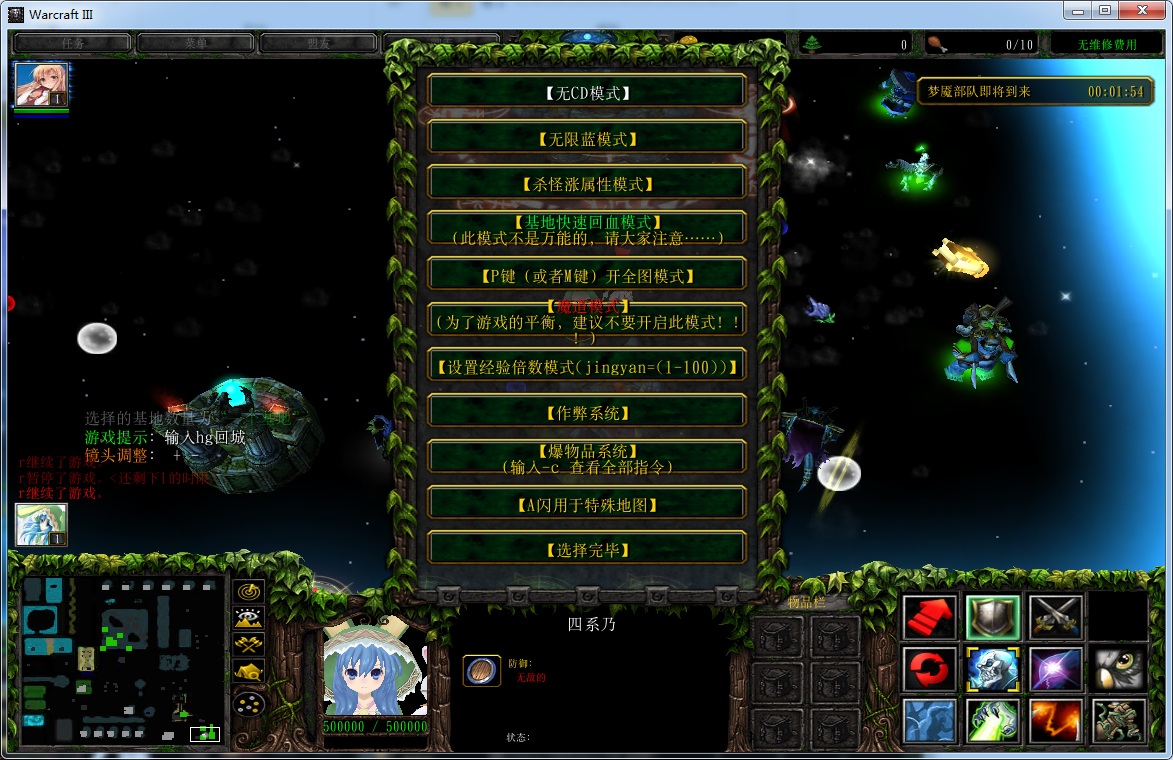Open 设置经验倍数模式 jingyan option
1173x760 pixels.
pyautogui.click(x=587, y=367)
